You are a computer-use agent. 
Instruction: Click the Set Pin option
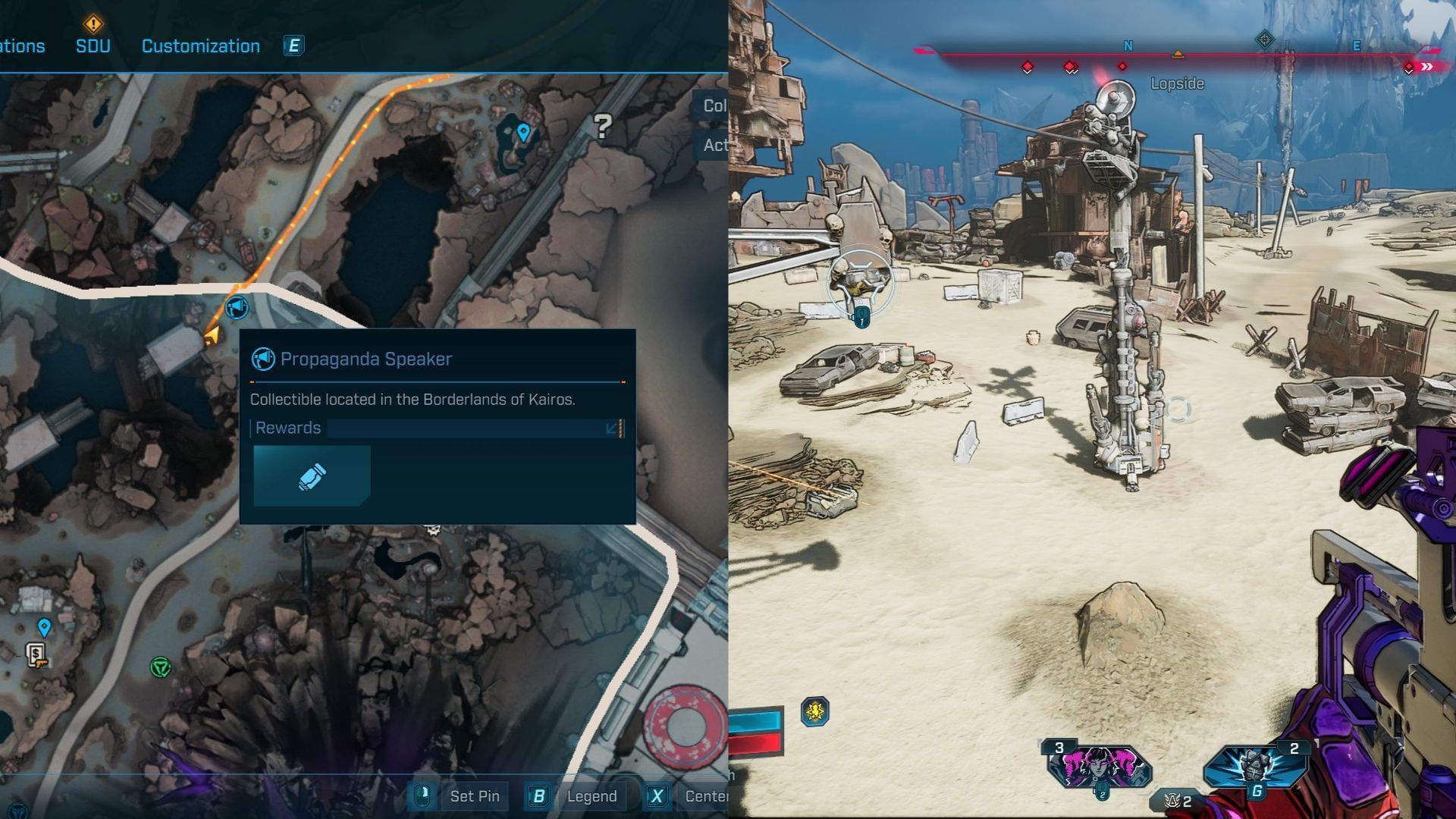pyautogui.click(x=474, y=796)
